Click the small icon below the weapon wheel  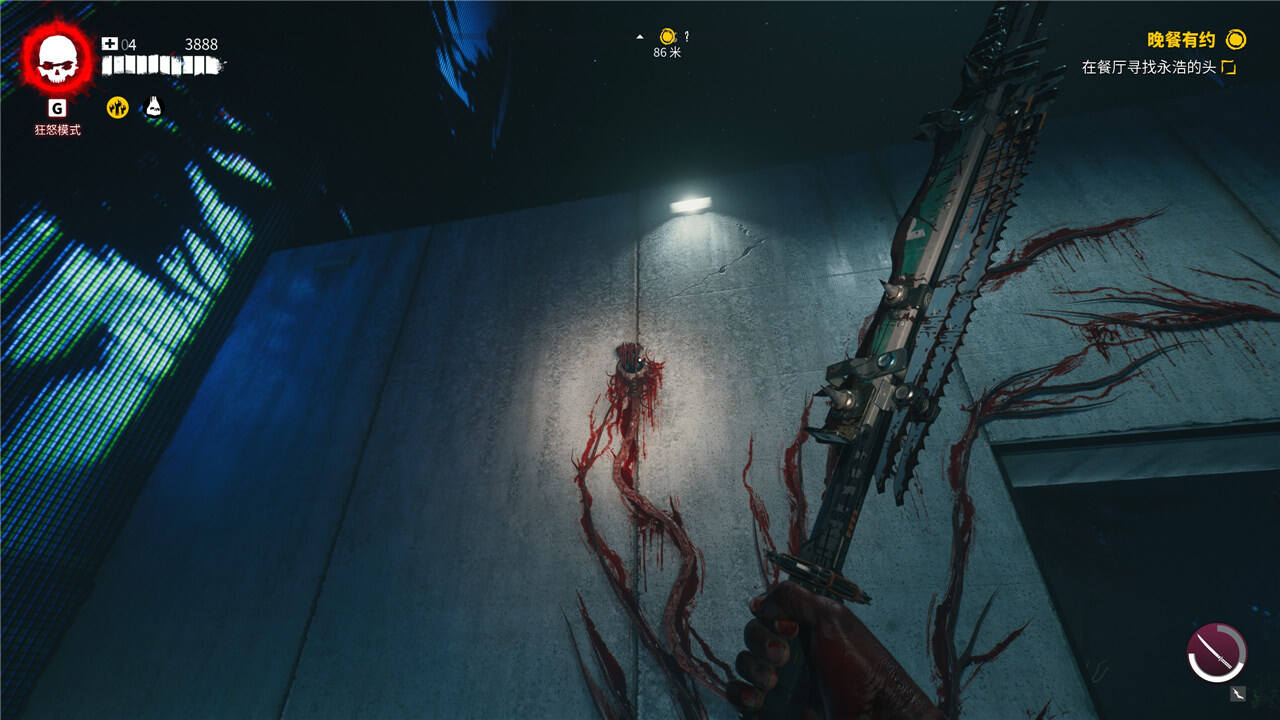(1239, 693)
